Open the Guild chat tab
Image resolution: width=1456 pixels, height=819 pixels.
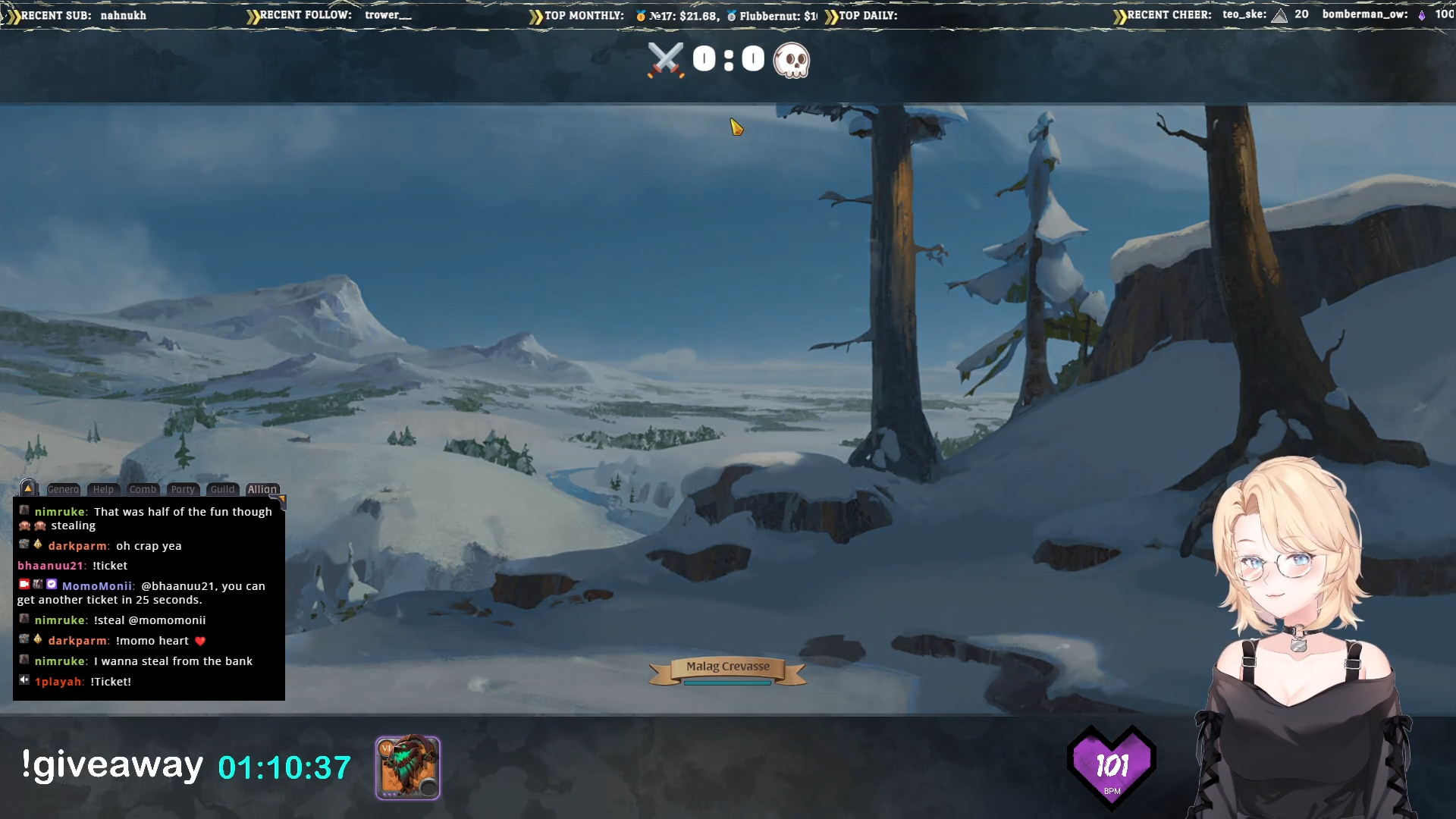click(x=222, y=489)
